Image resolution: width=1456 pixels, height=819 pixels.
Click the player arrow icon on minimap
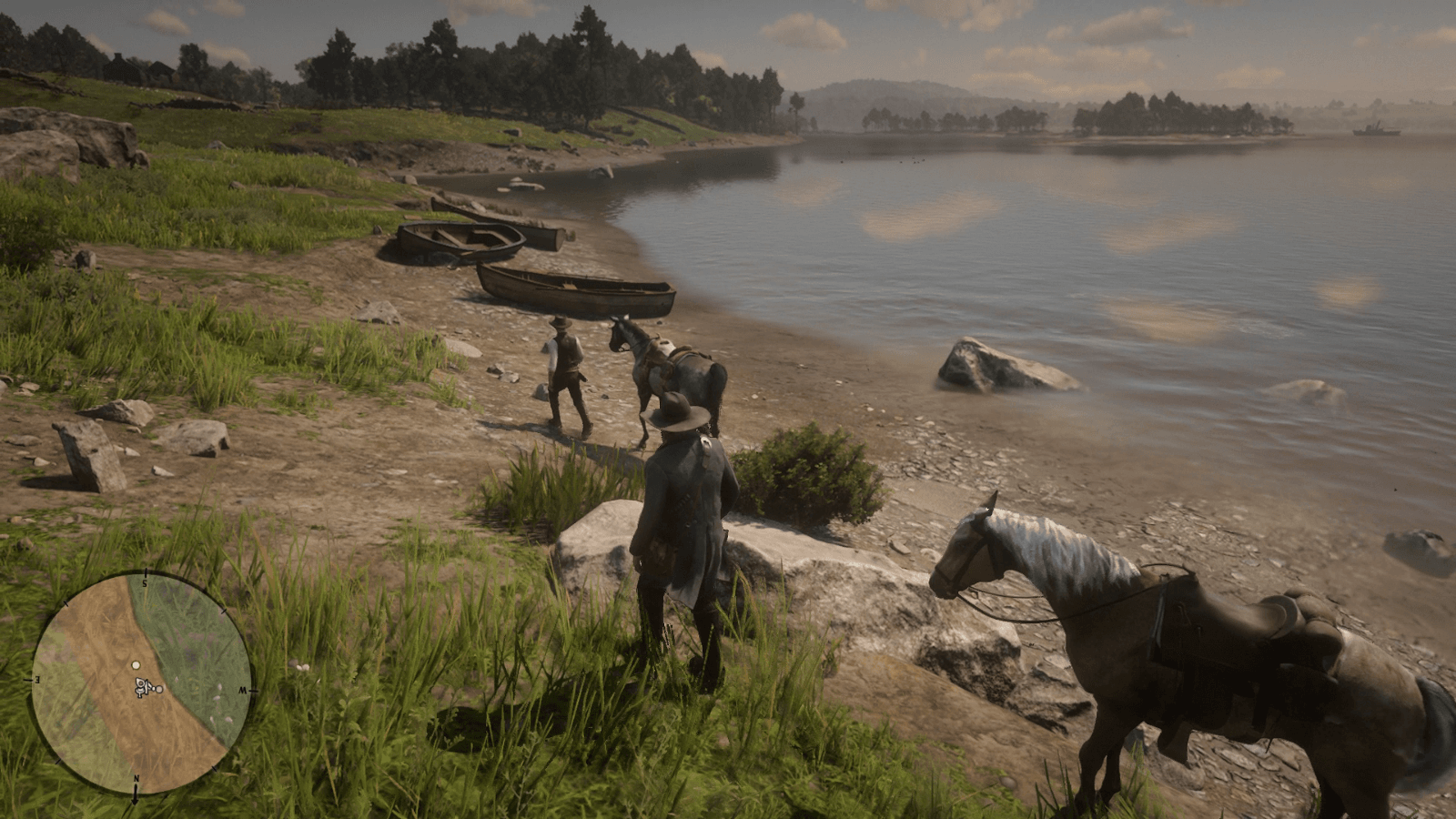[x=142, y=687]
